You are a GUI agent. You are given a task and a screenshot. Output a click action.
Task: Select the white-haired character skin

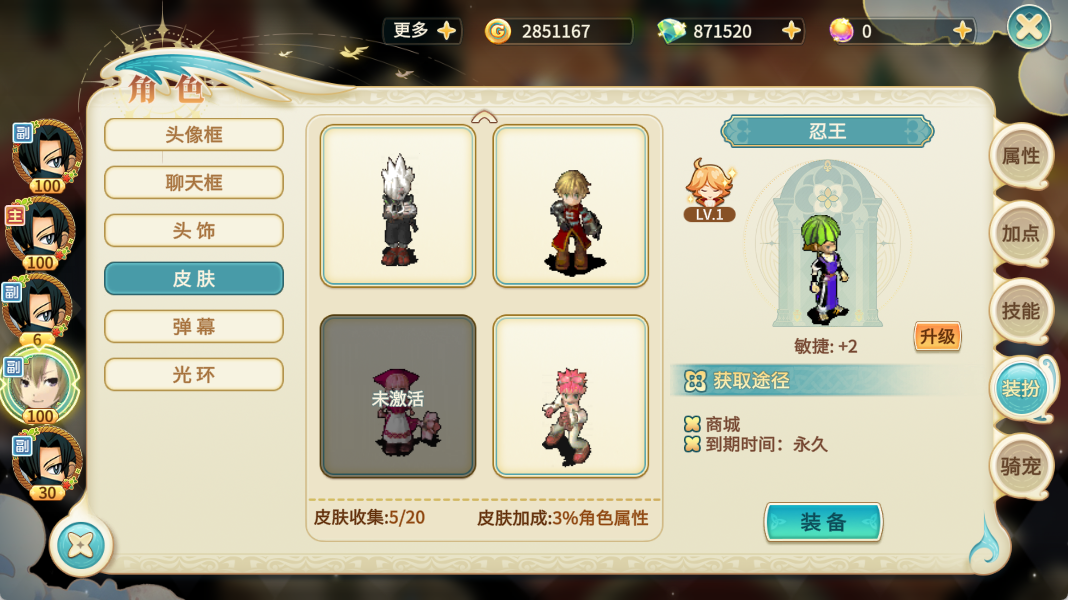[398, 206]
